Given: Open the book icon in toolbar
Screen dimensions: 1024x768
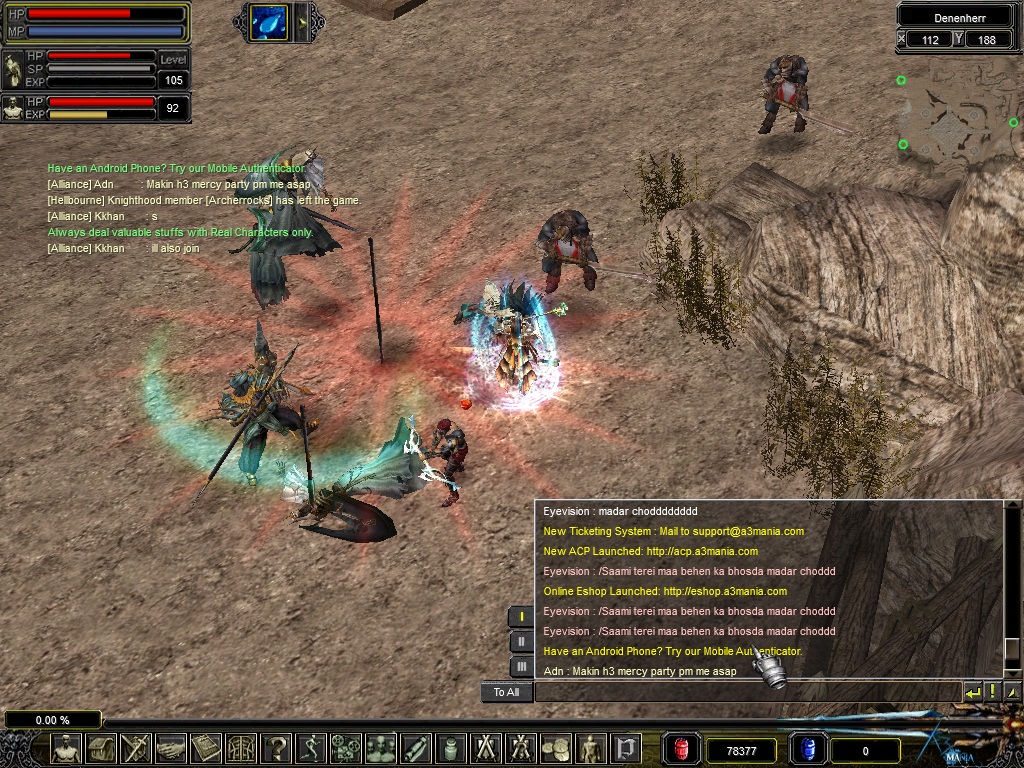Looking at the screenshot, I should click(206, 748).
